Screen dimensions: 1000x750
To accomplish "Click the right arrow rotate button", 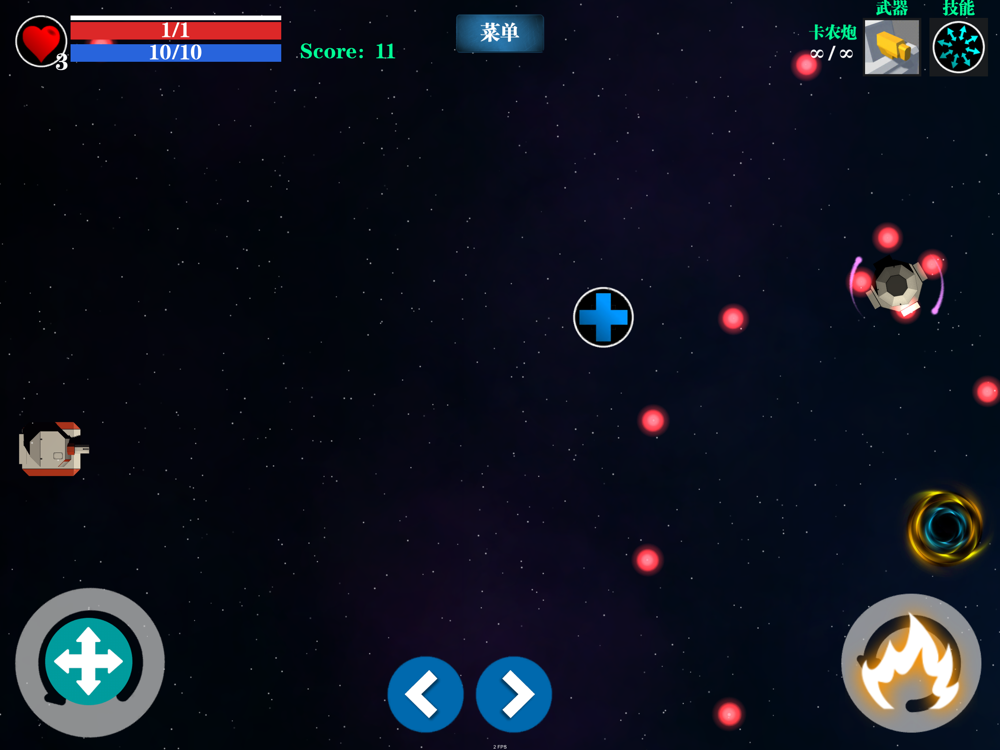I will click(x=514, y=694).
